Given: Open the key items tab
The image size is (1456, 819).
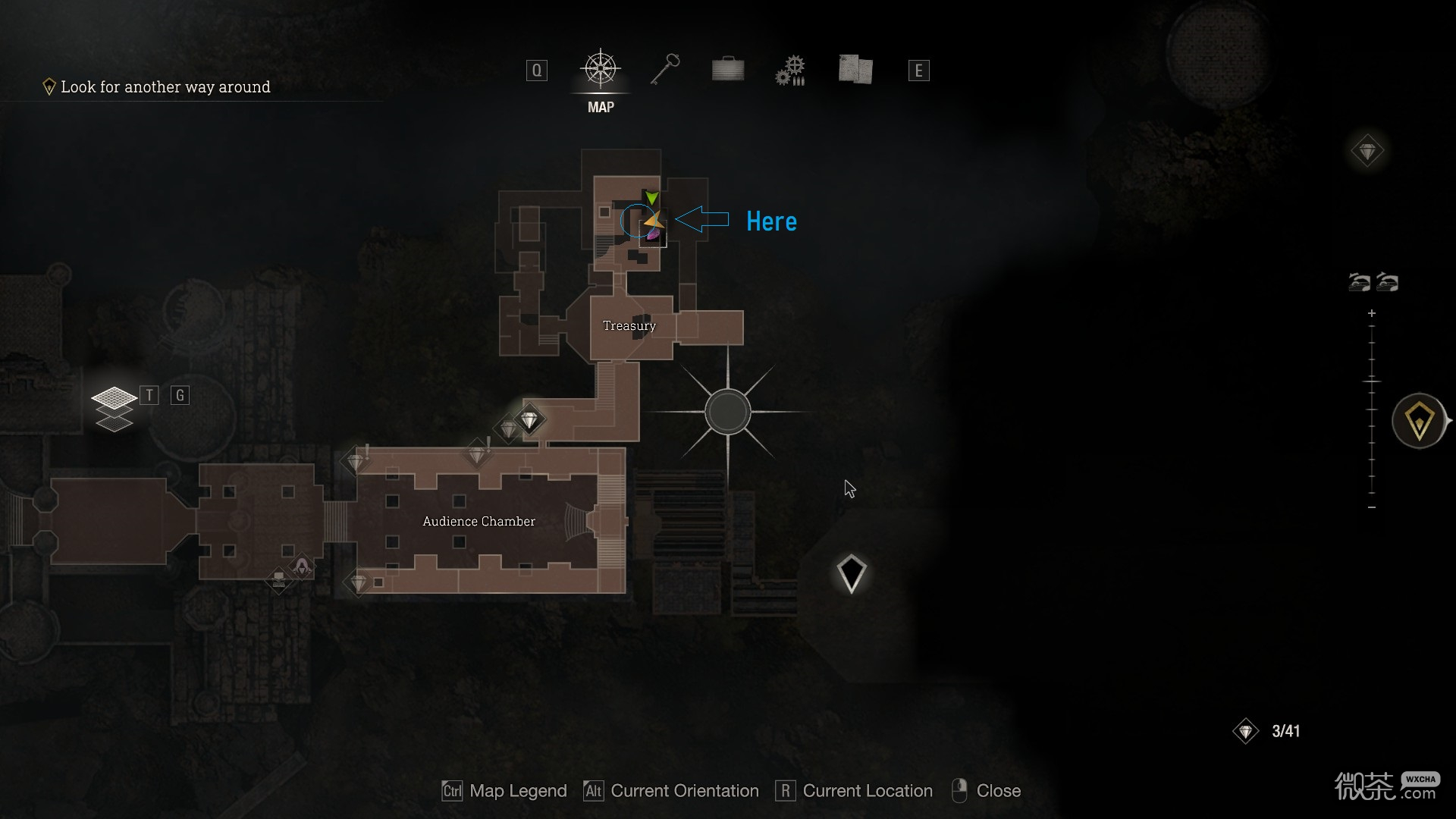Looking at the screenshot, I should point(664,71).
